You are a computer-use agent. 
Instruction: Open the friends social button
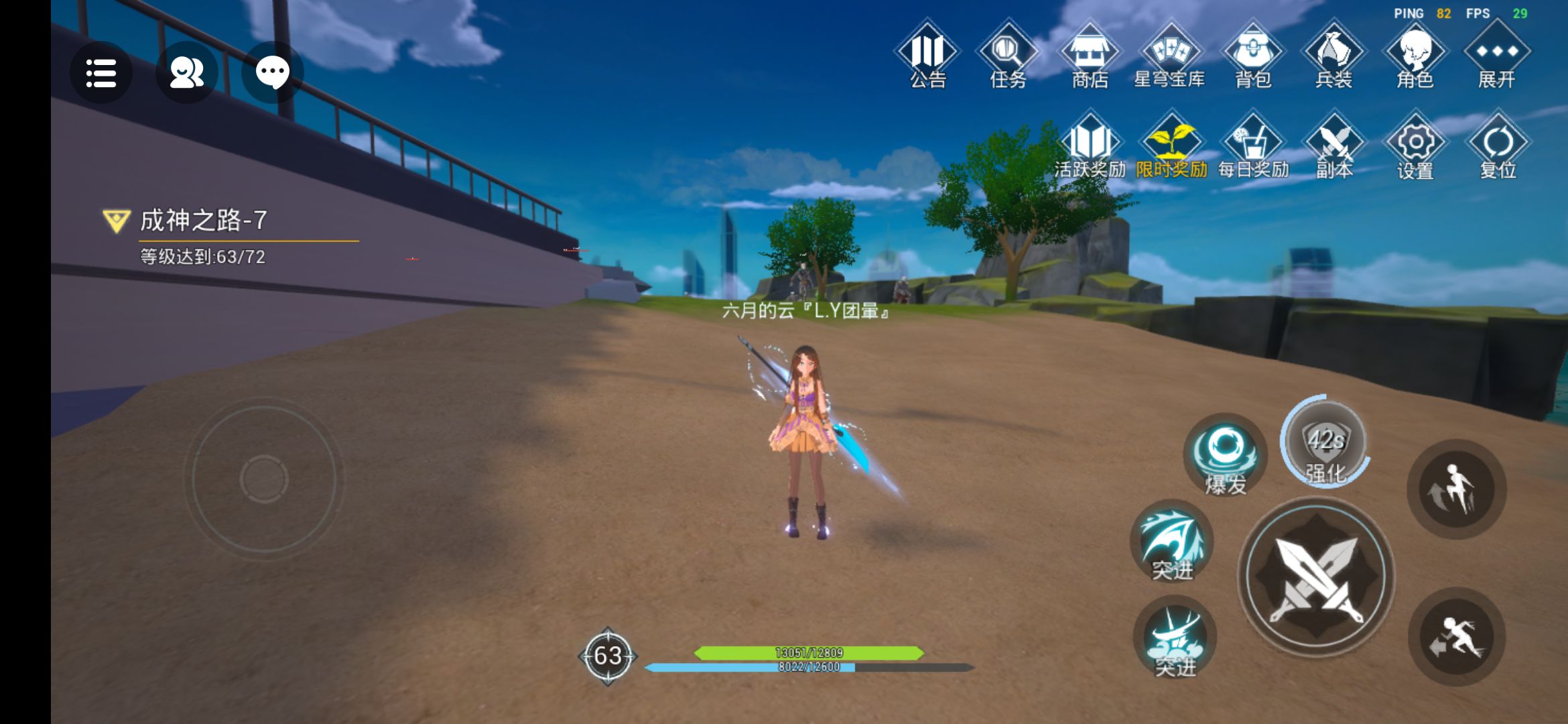pos(186,72)
